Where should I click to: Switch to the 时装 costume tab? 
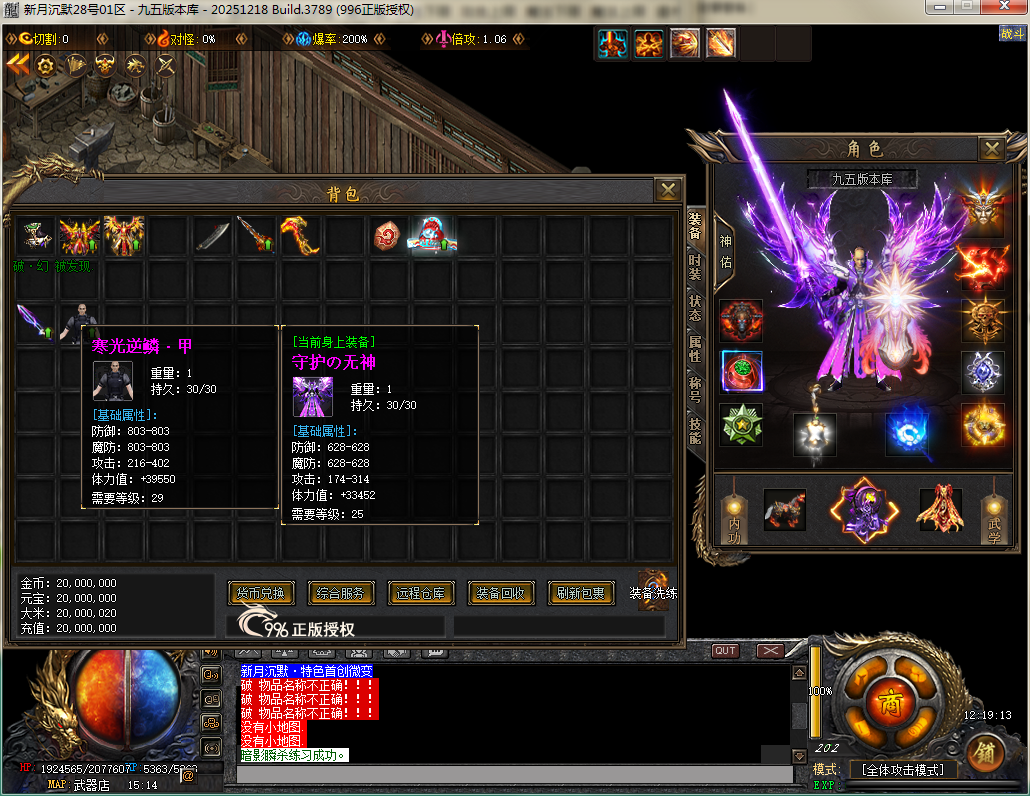pos(695,267)
